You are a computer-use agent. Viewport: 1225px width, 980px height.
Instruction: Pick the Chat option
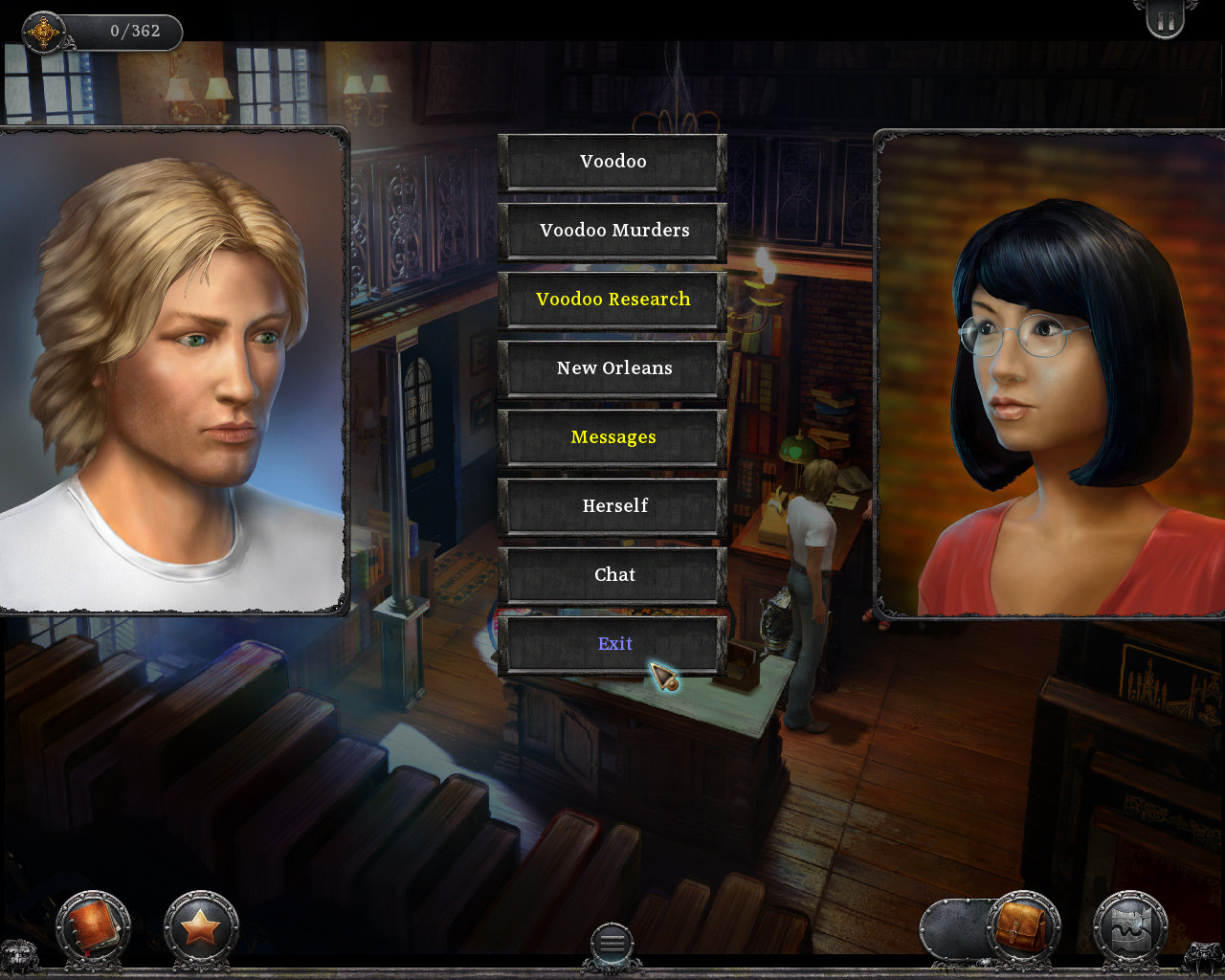point(612,575)
